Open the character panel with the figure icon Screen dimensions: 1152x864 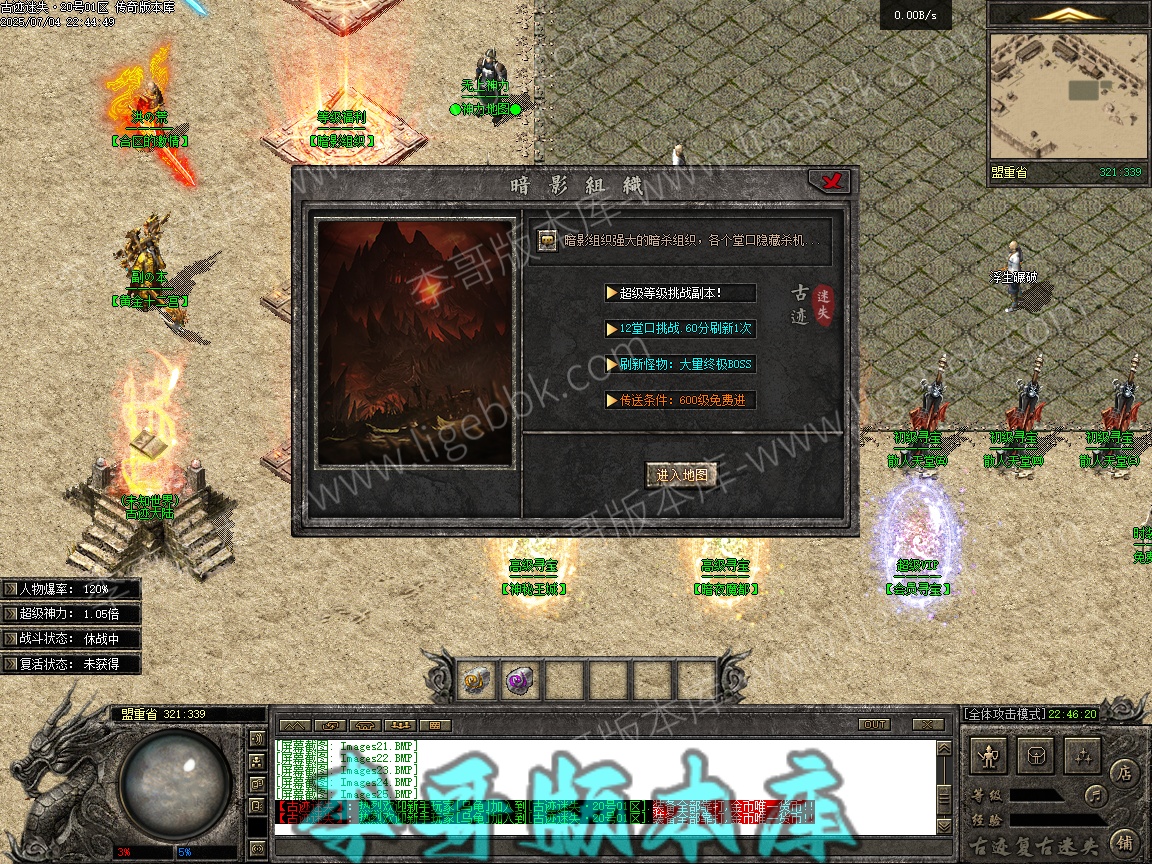click(x=990, y=756)
